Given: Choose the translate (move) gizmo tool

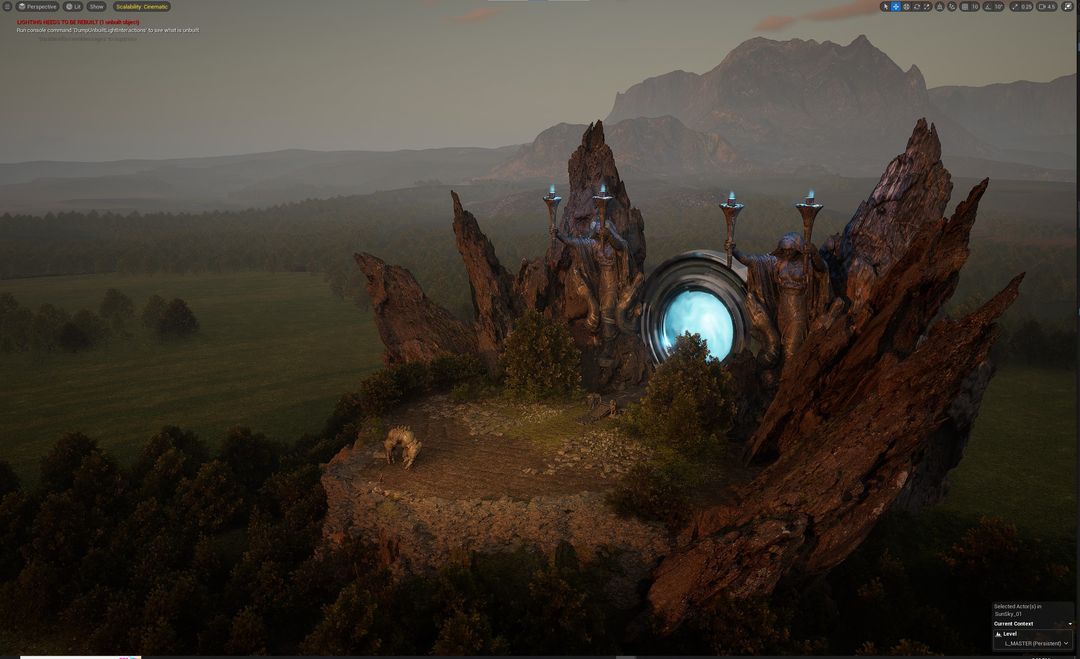Looking at the screenshot, I should [896, 7].
